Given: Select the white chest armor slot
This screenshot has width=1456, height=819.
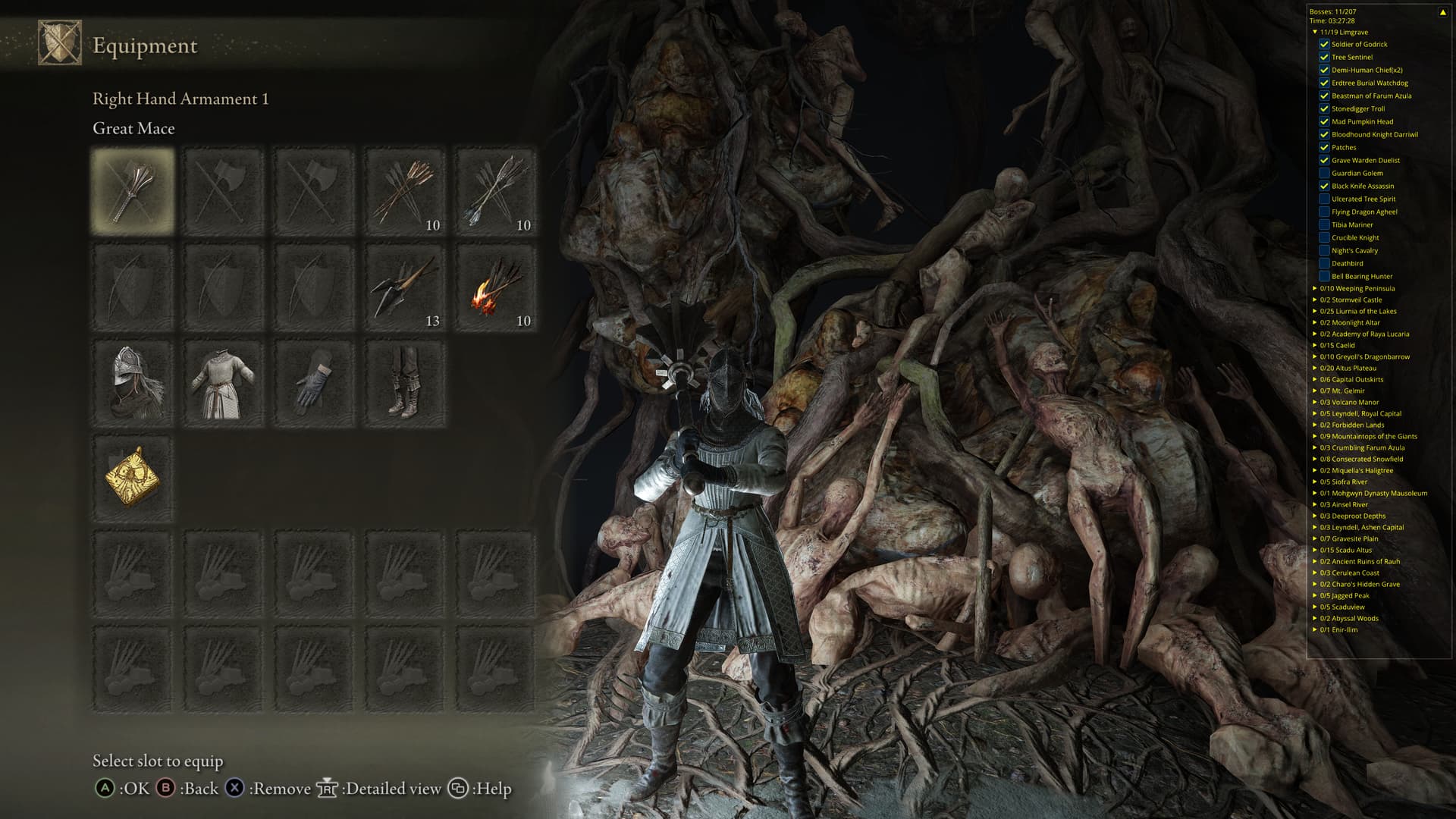Looking at the screenshot, I should pyautogui.click(x=224, y=382).
